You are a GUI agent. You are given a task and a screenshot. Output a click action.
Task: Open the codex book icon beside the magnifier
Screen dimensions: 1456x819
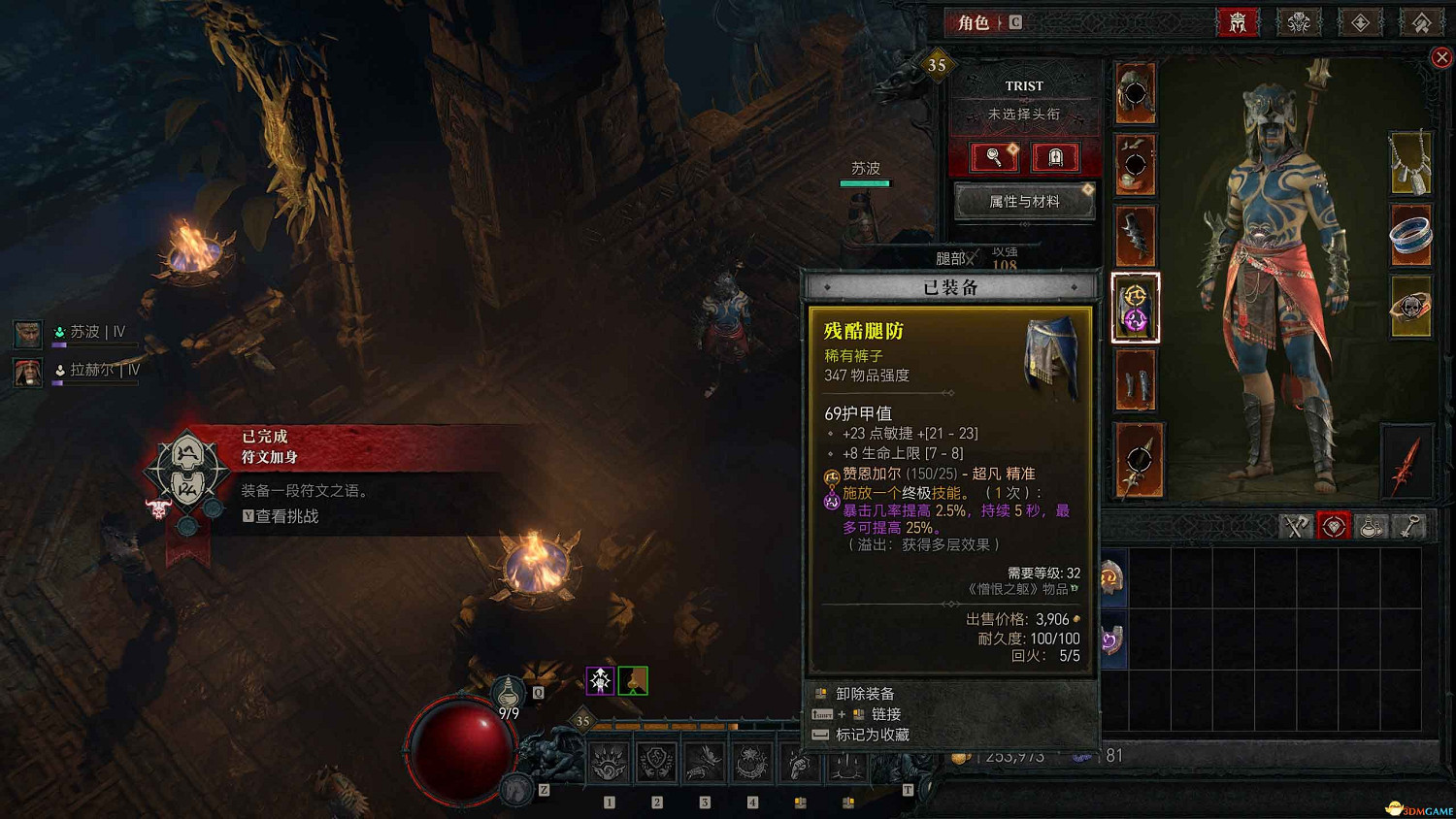[1057, 157]
